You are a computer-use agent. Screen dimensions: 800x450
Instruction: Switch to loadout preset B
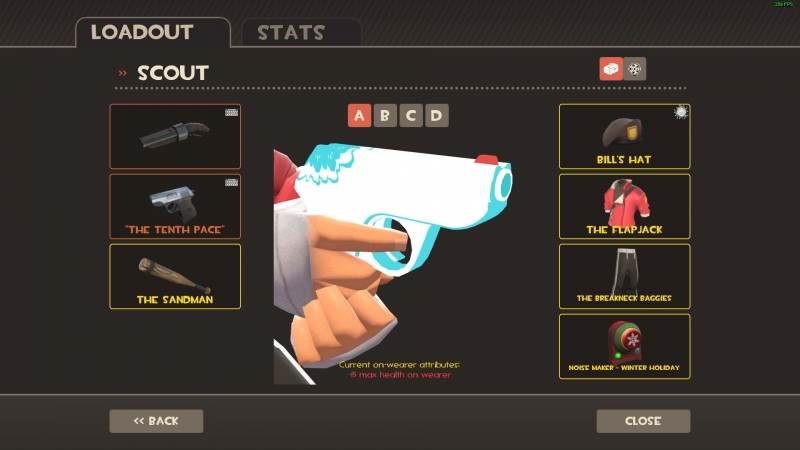pos(385,116)
